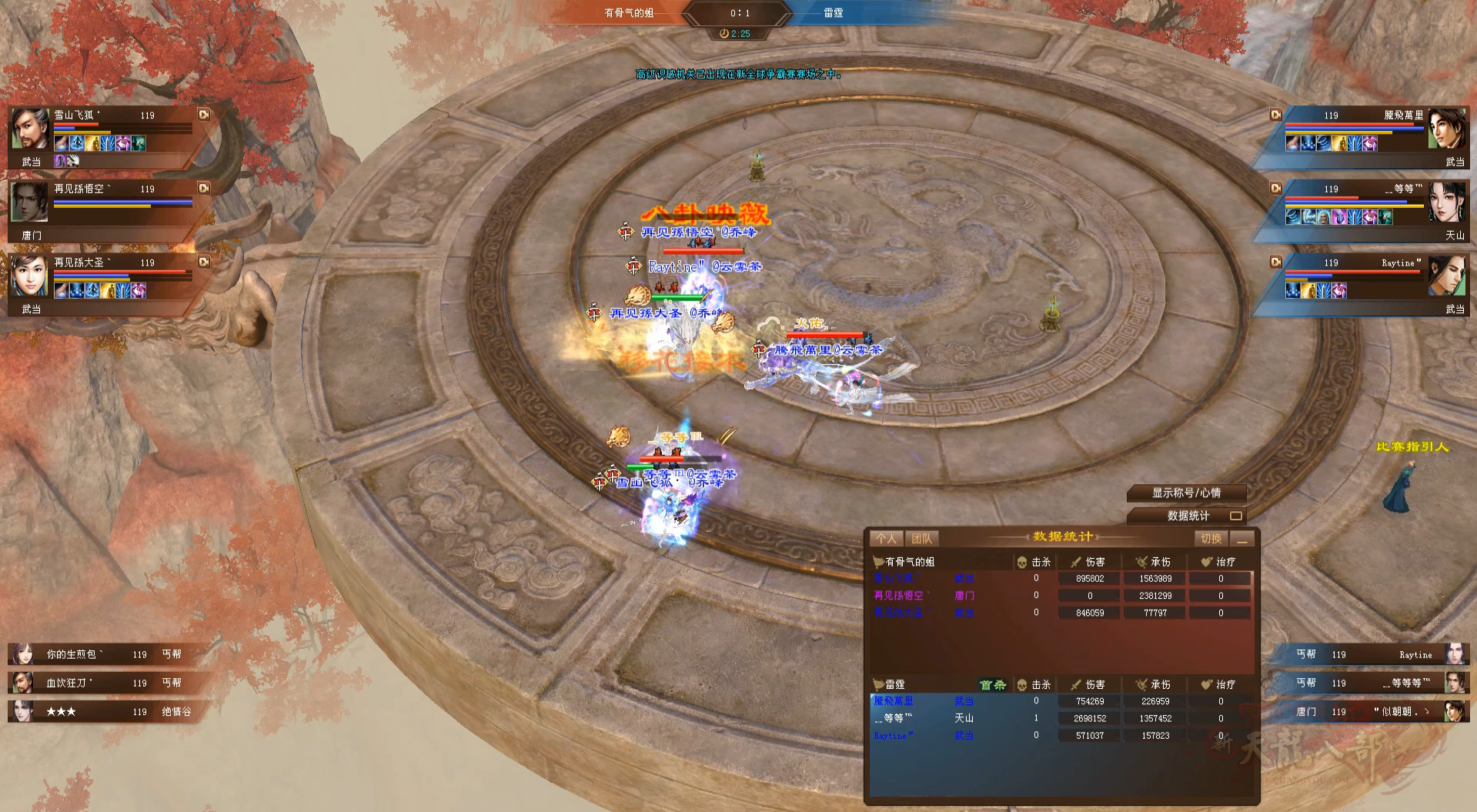The width and height of the screenshot is (1477, 812).
Task: Minimize the 数据统计 statistics panel
Action: point(1241,539)
